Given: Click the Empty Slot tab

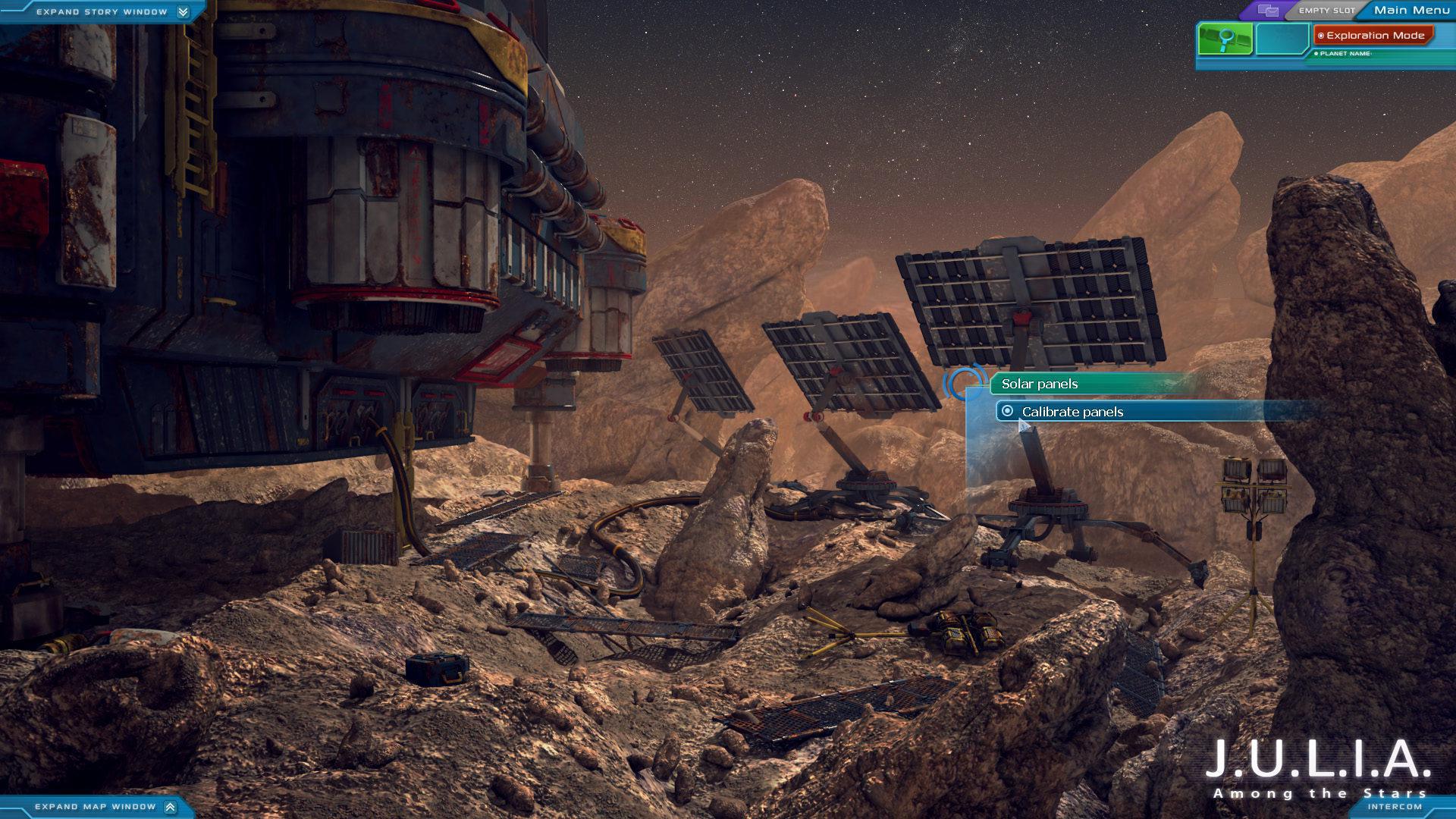Looking at the screenshot, I should (x=1326, y=11).
